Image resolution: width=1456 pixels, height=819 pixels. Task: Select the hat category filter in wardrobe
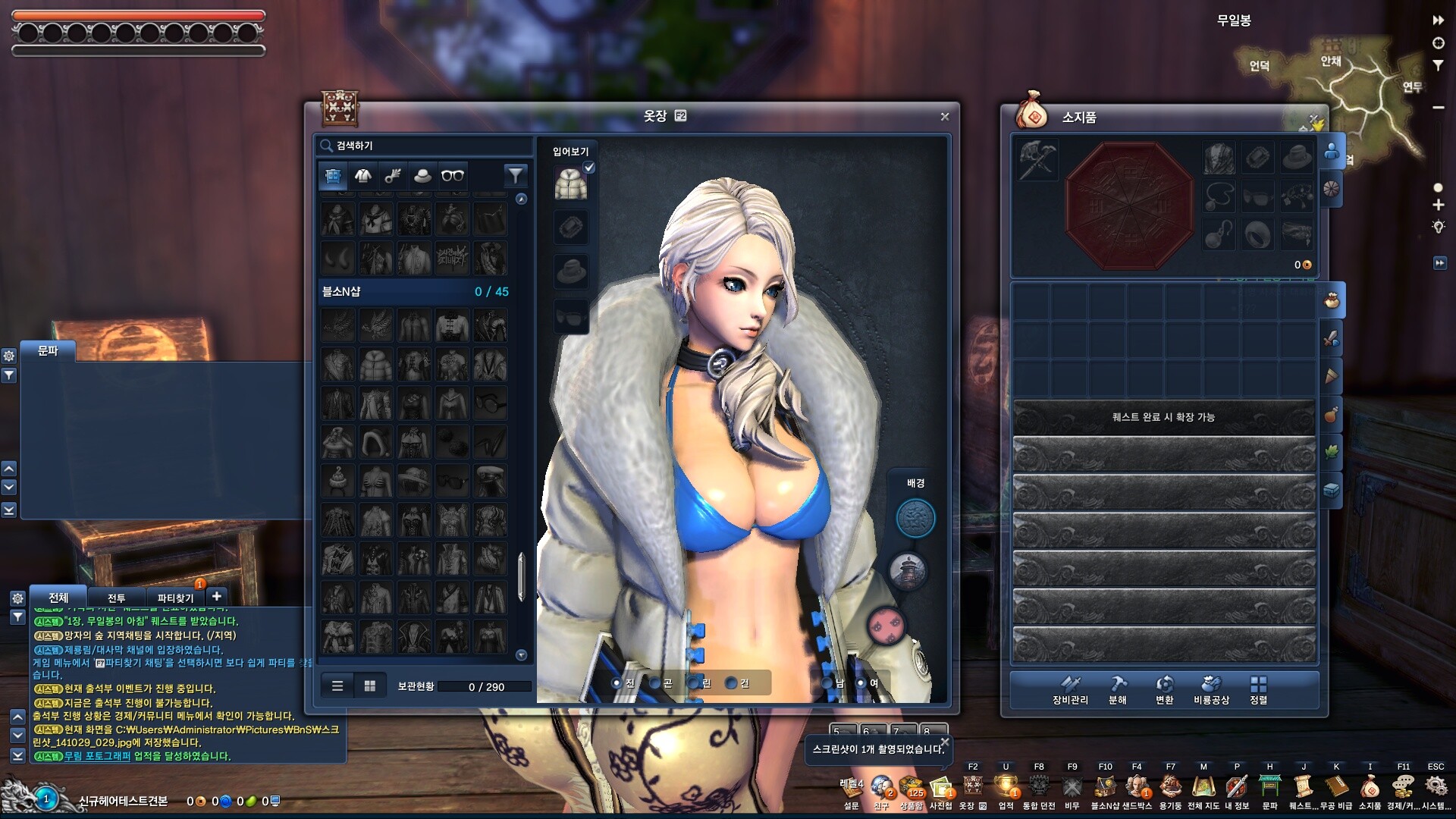422,176
